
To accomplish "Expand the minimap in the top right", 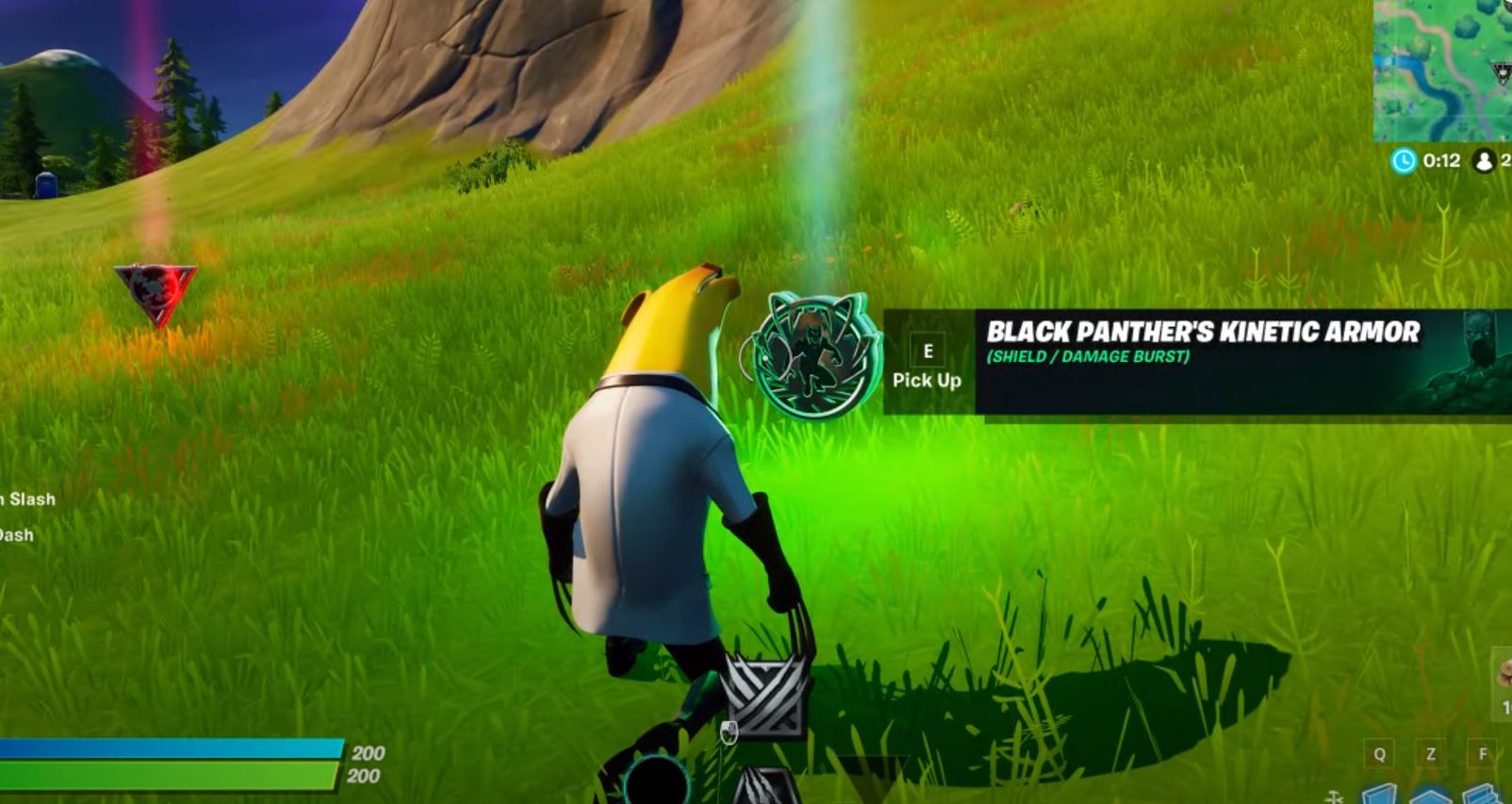I will point(1440,71).
